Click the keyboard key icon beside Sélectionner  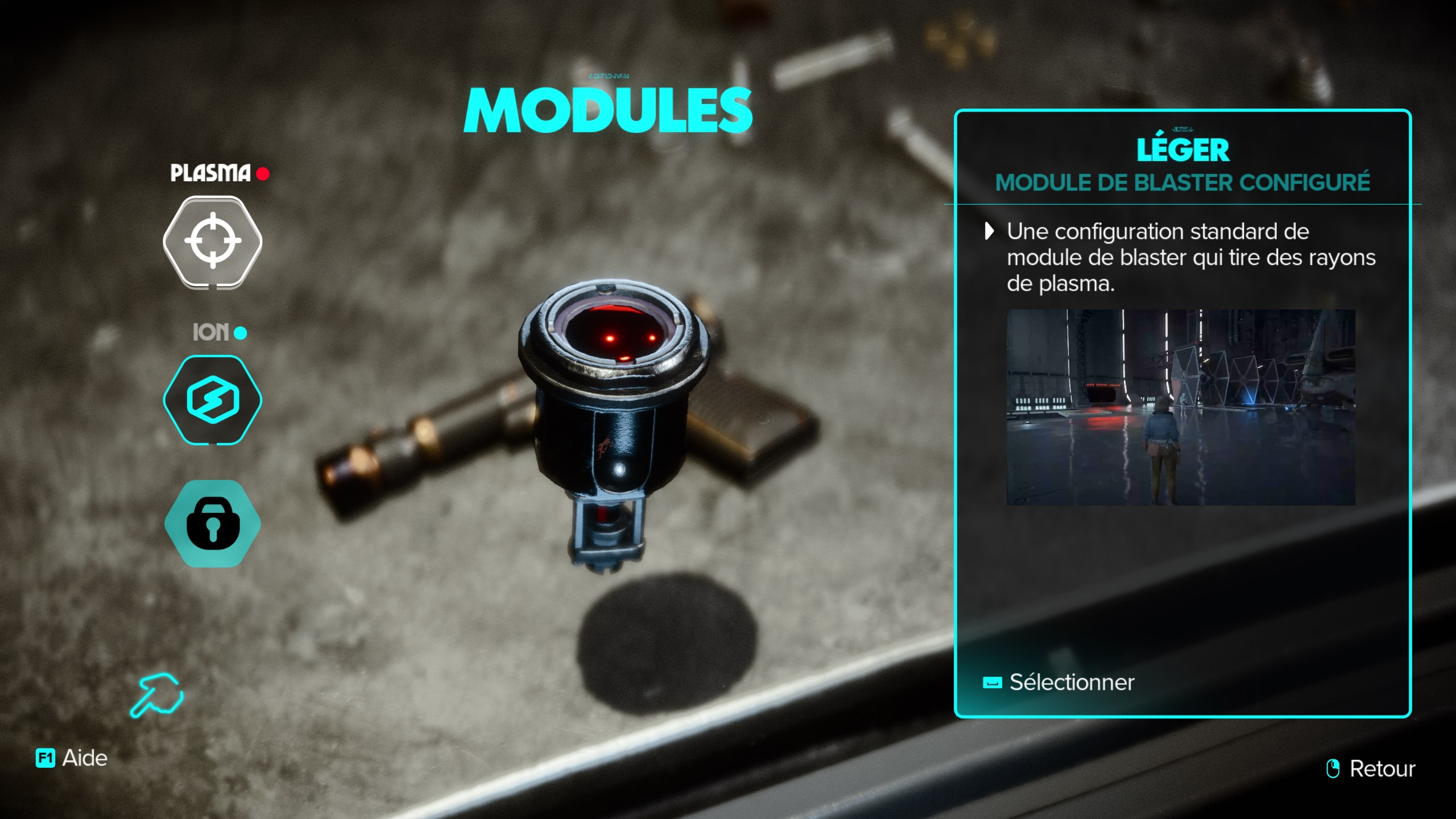click(993, 684)
